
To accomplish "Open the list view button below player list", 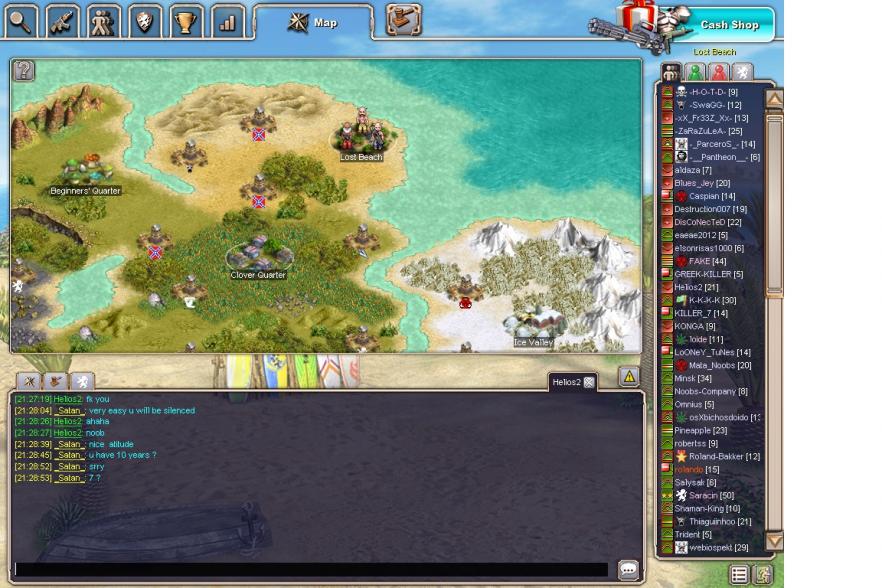I will (739, 574).
